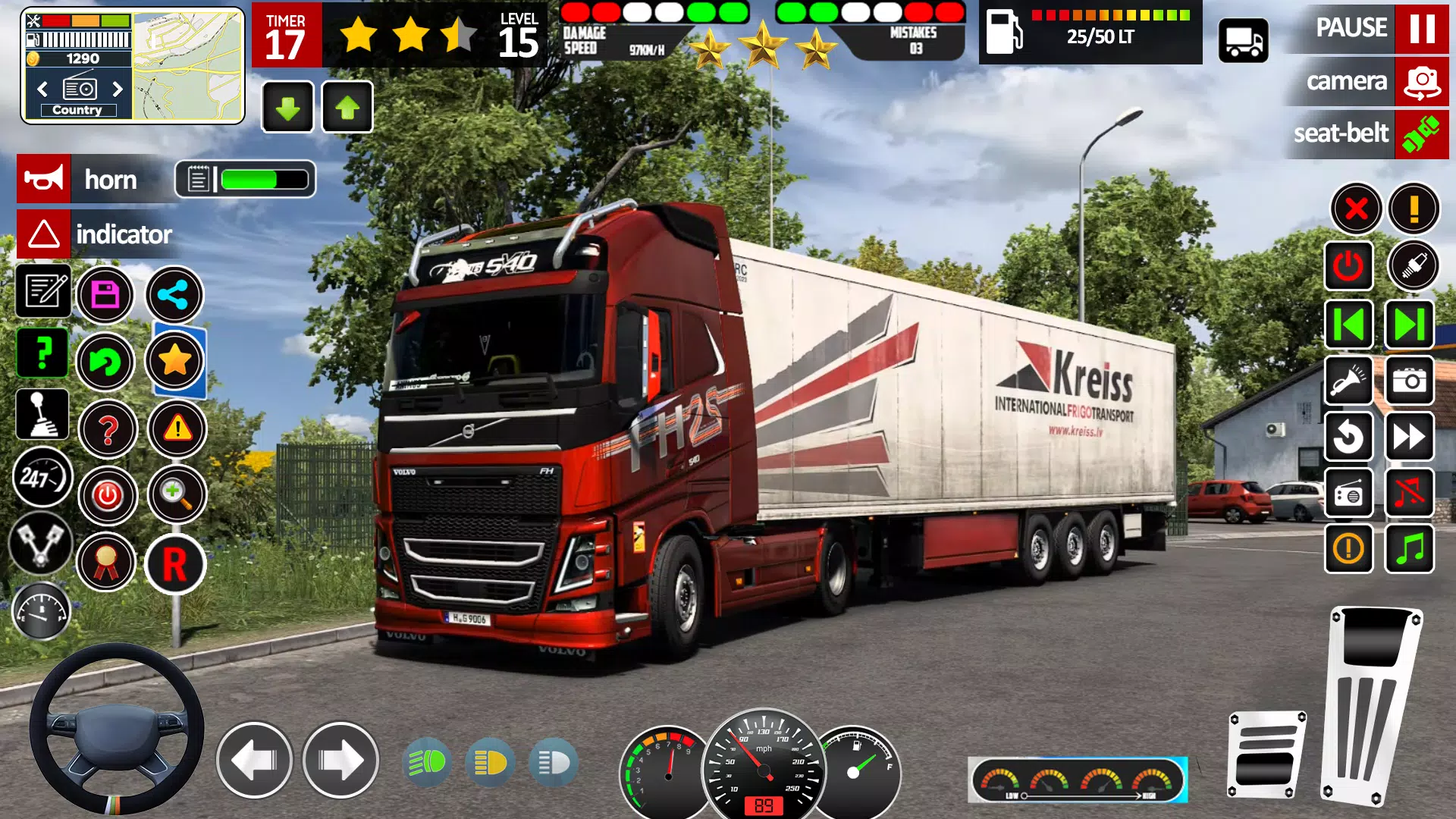Rate the game via the star icon
Viewport: 1456px width, 819px height.
click(174, 362)
